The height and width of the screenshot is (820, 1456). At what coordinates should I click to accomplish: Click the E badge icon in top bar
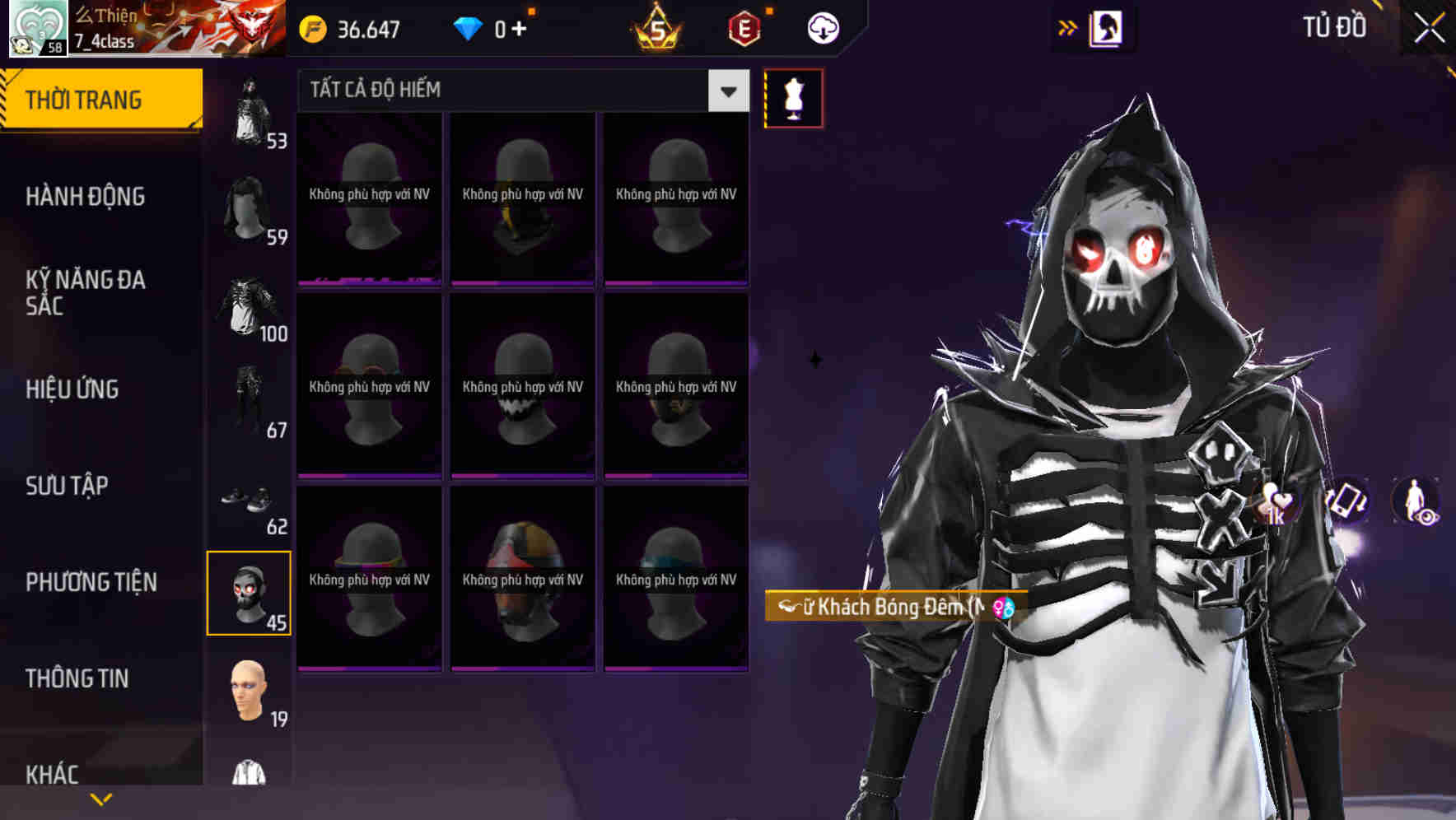click(744, 27)
